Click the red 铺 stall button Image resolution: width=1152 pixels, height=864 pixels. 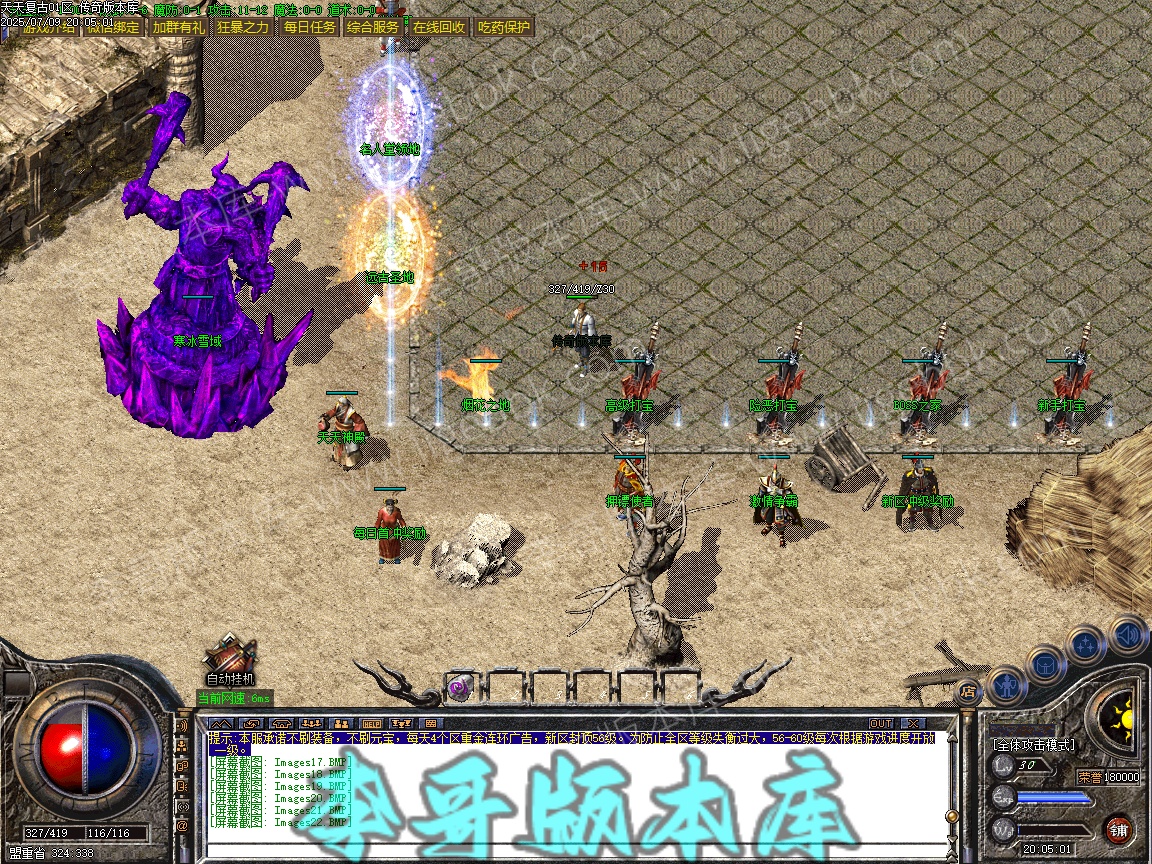point(1118,829)
